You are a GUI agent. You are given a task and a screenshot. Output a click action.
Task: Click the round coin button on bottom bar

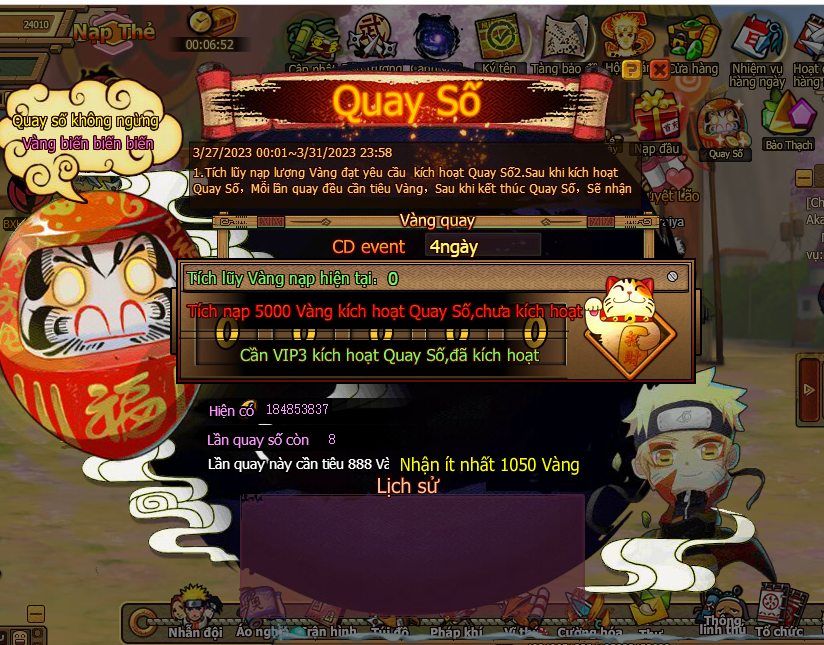click(x=143, y=621)
